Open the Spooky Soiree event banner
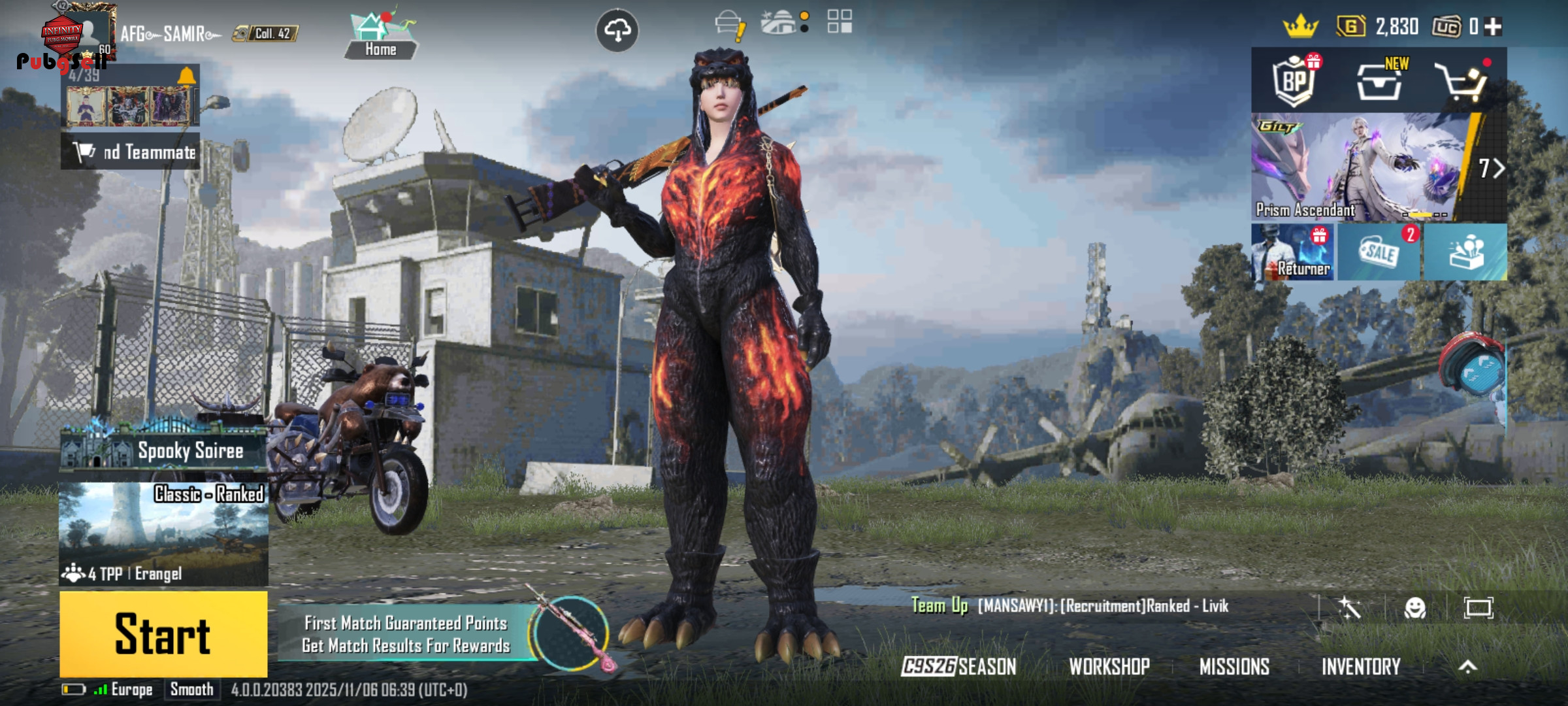The image size is (1568, 706). click(163, 450)
